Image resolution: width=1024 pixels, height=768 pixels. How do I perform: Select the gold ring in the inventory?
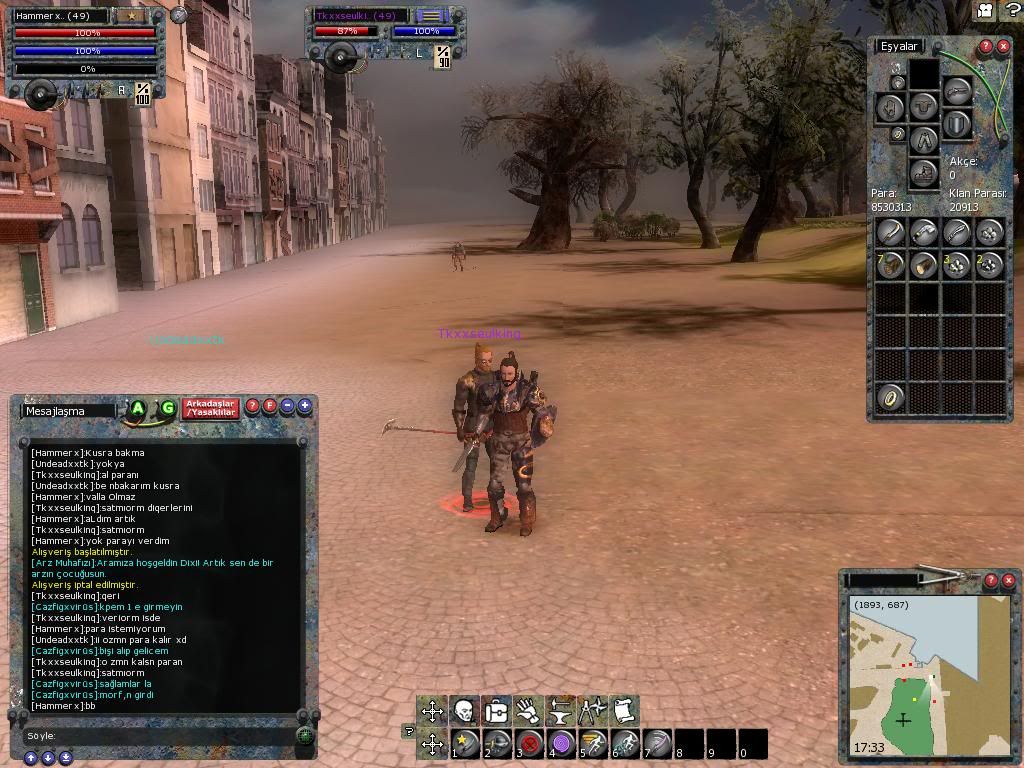890,397
